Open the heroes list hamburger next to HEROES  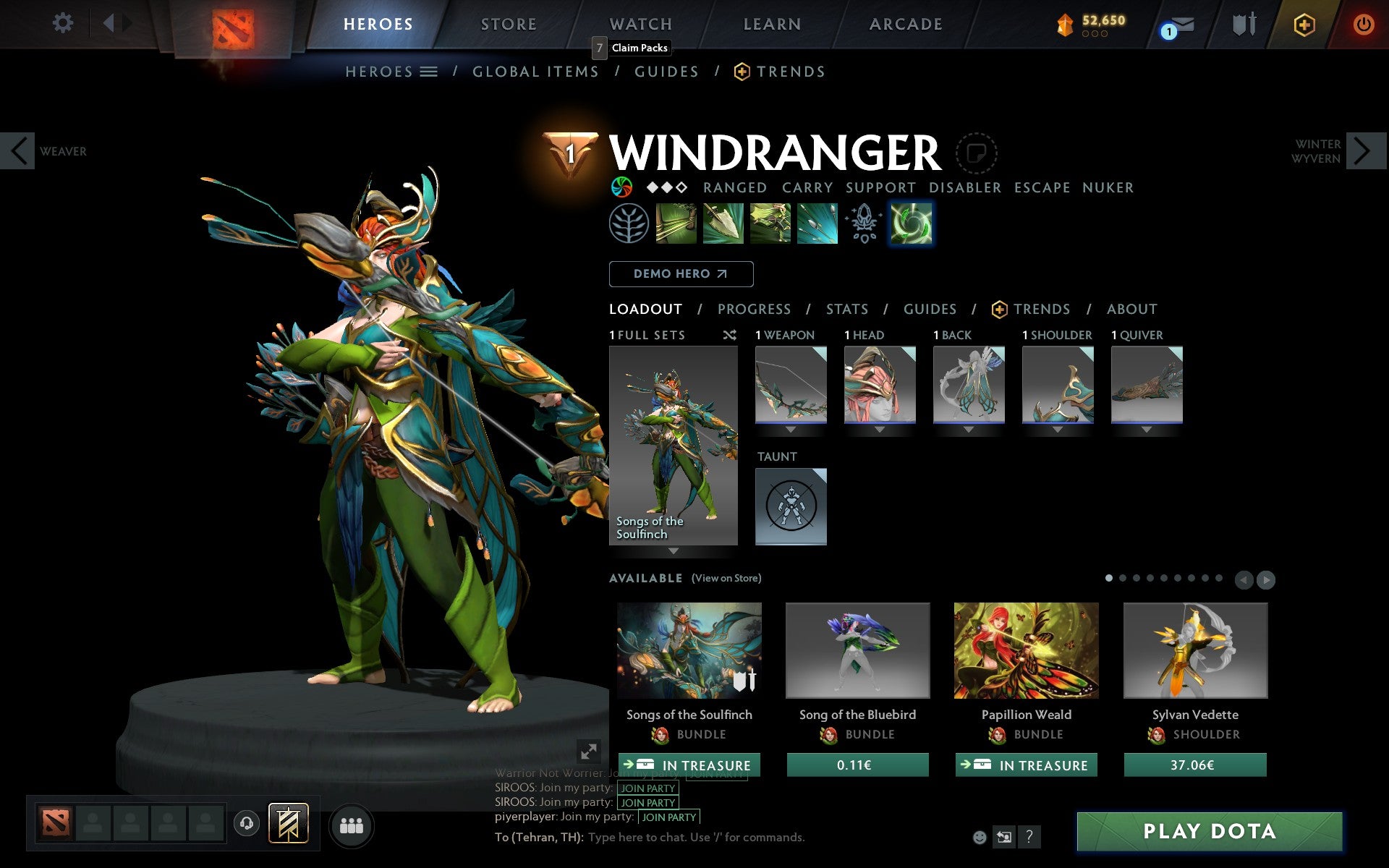click(429, 72)
